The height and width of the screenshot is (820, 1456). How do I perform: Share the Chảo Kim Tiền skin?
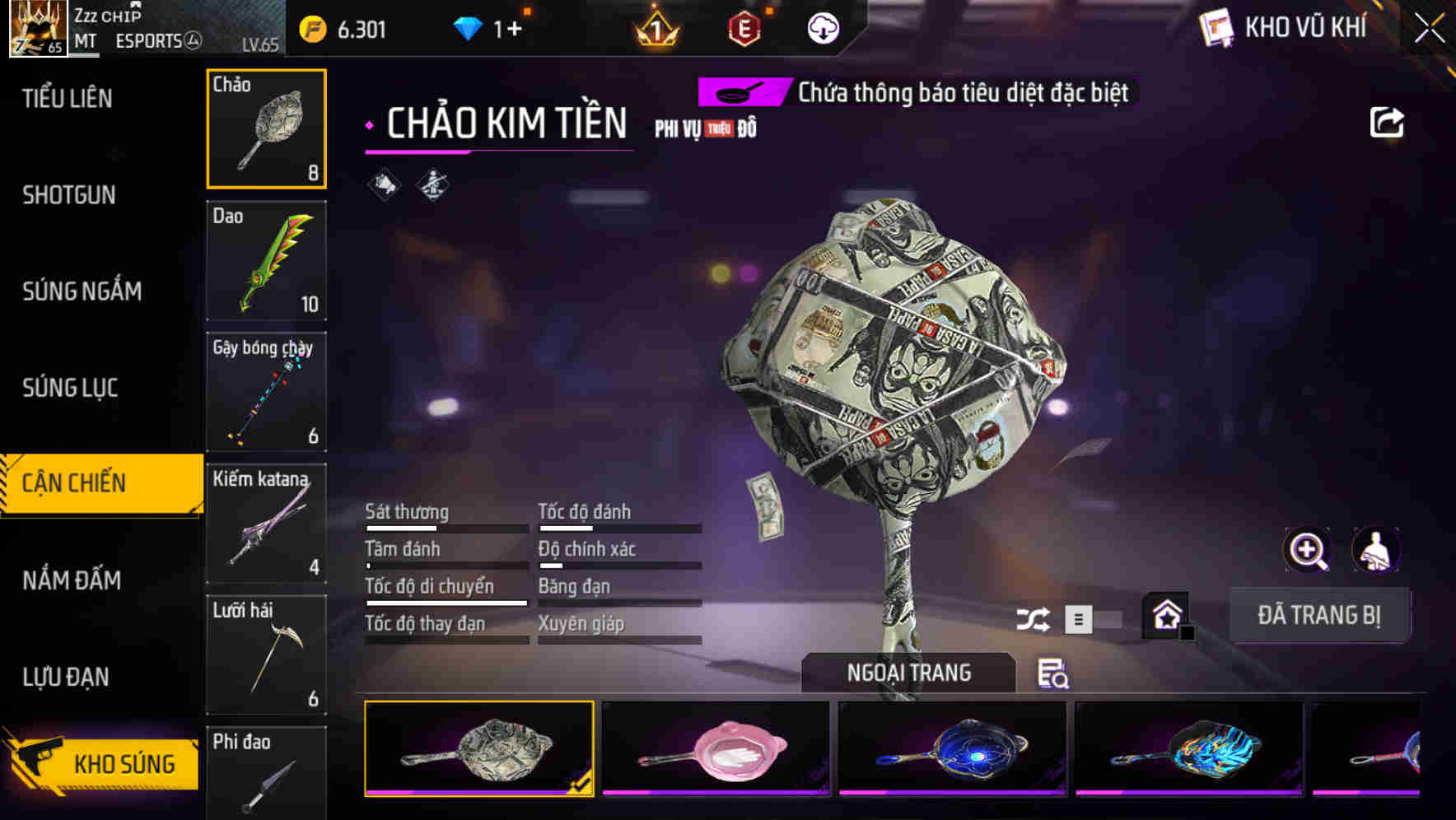pyautogui.click(x=1386, y=123)
